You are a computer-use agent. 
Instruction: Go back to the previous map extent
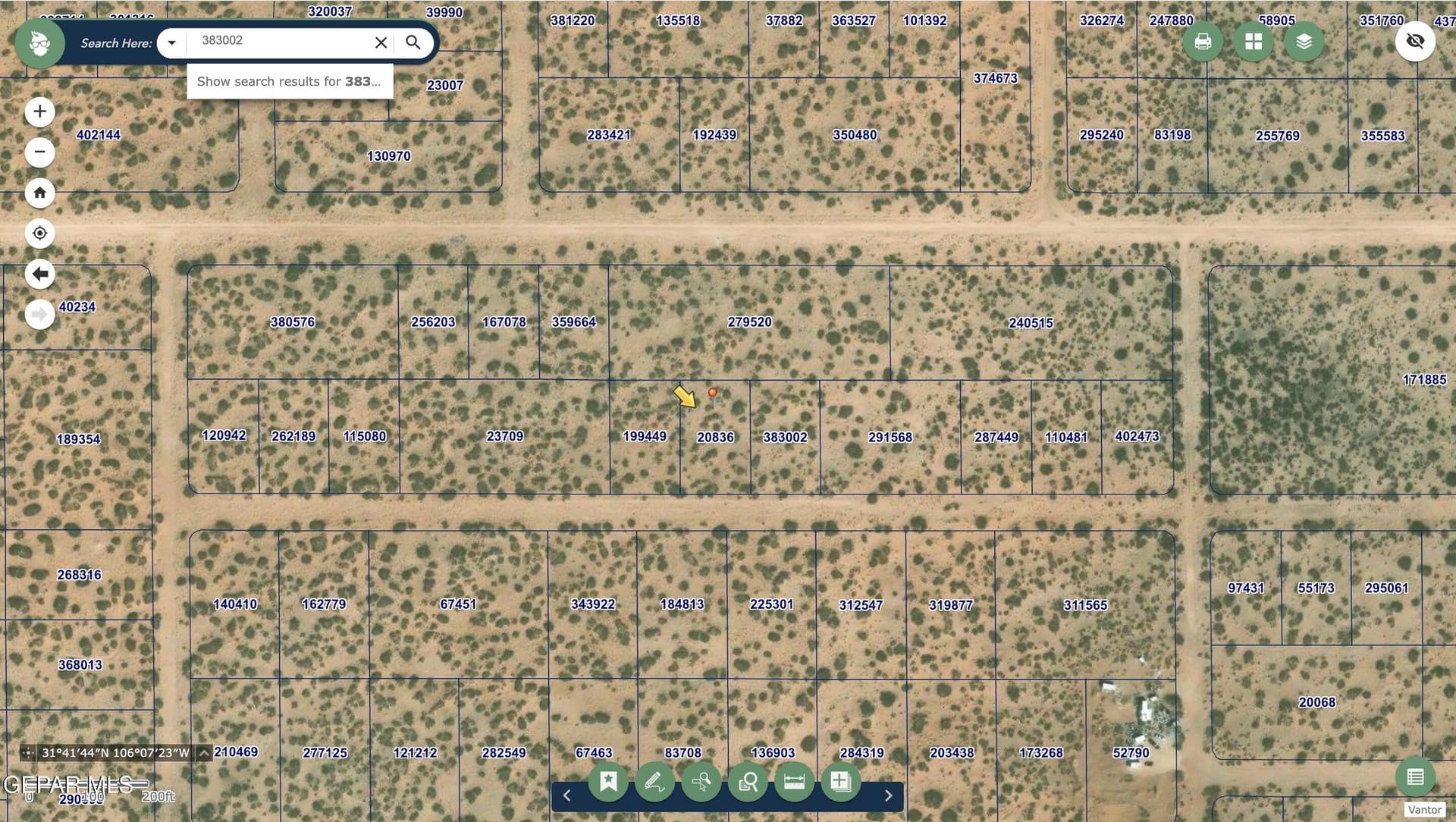coord(39,274)
